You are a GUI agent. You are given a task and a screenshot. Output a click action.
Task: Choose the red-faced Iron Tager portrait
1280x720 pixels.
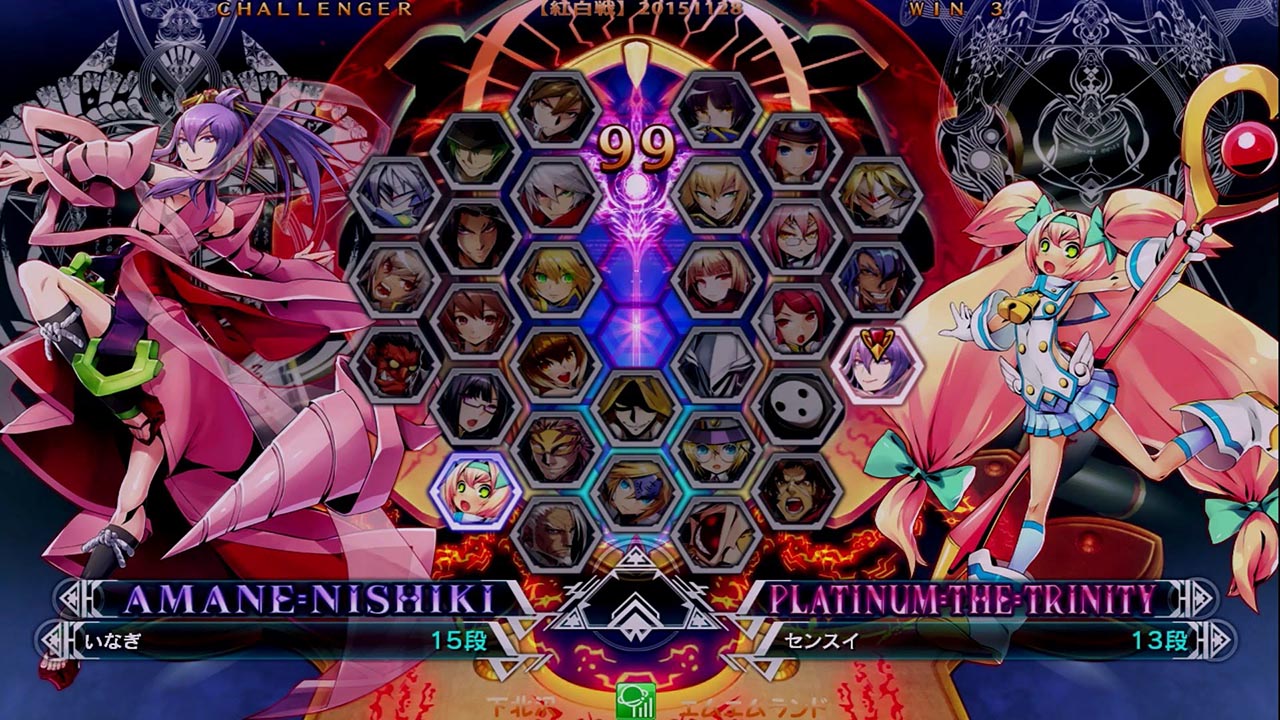tap(393, 363)
